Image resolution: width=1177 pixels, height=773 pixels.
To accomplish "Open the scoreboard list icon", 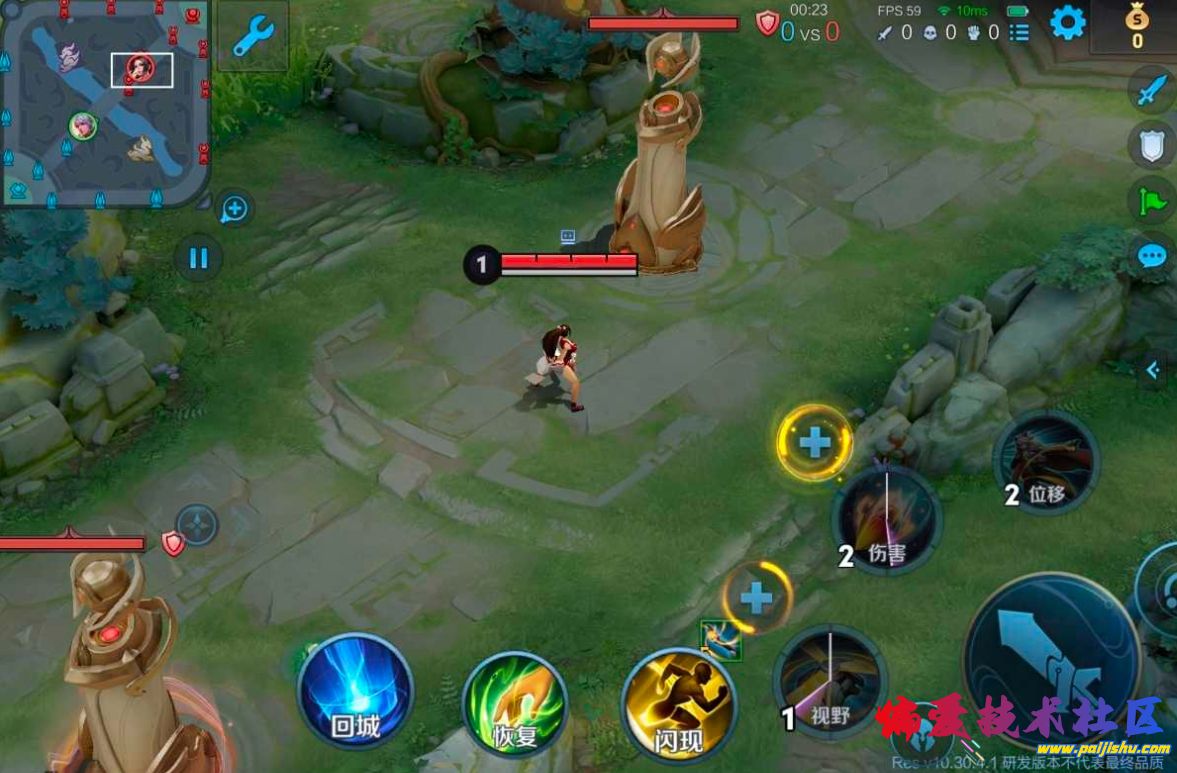I will click(x=1019, y=33).
